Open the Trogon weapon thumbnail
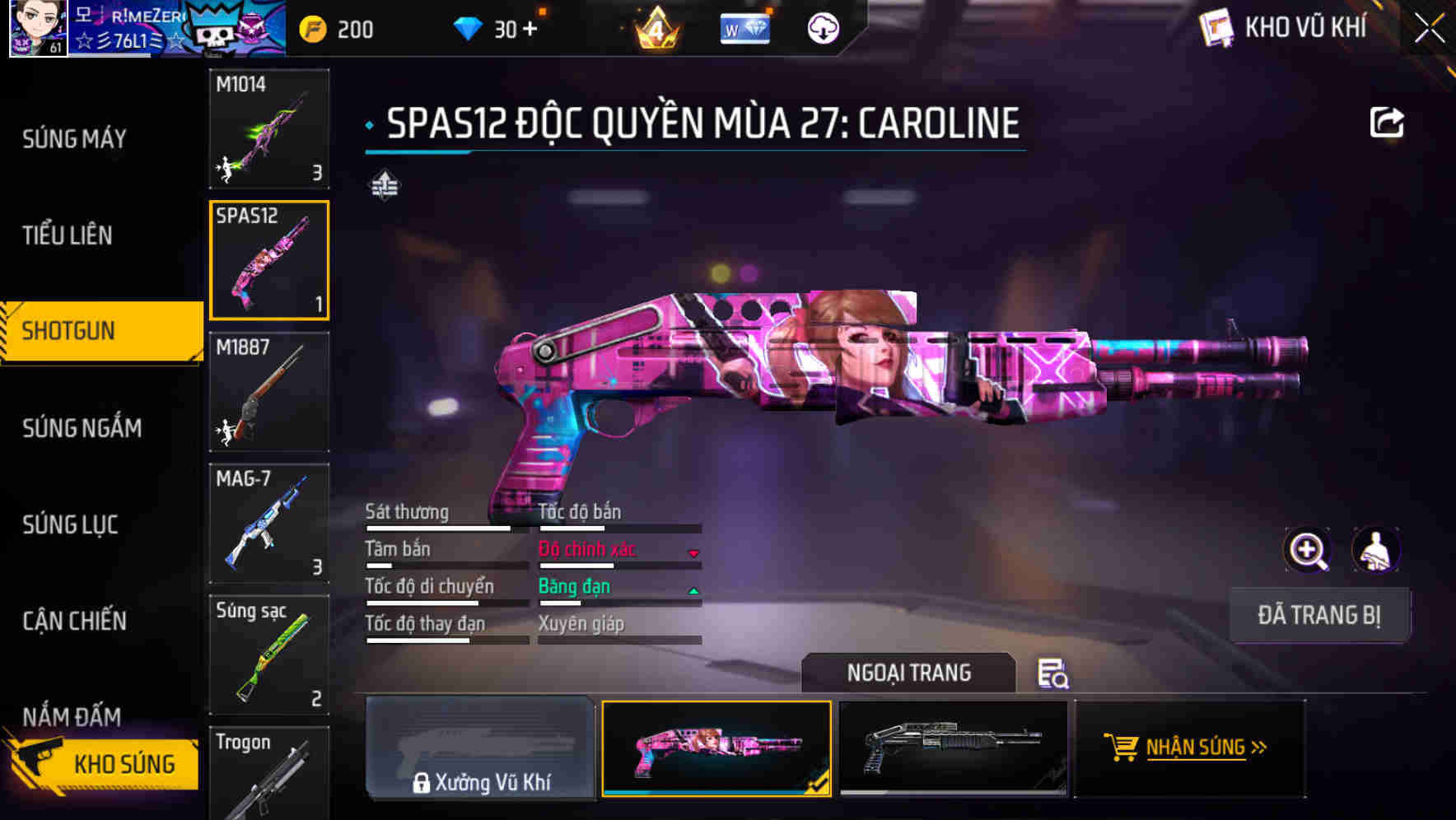 268,774
